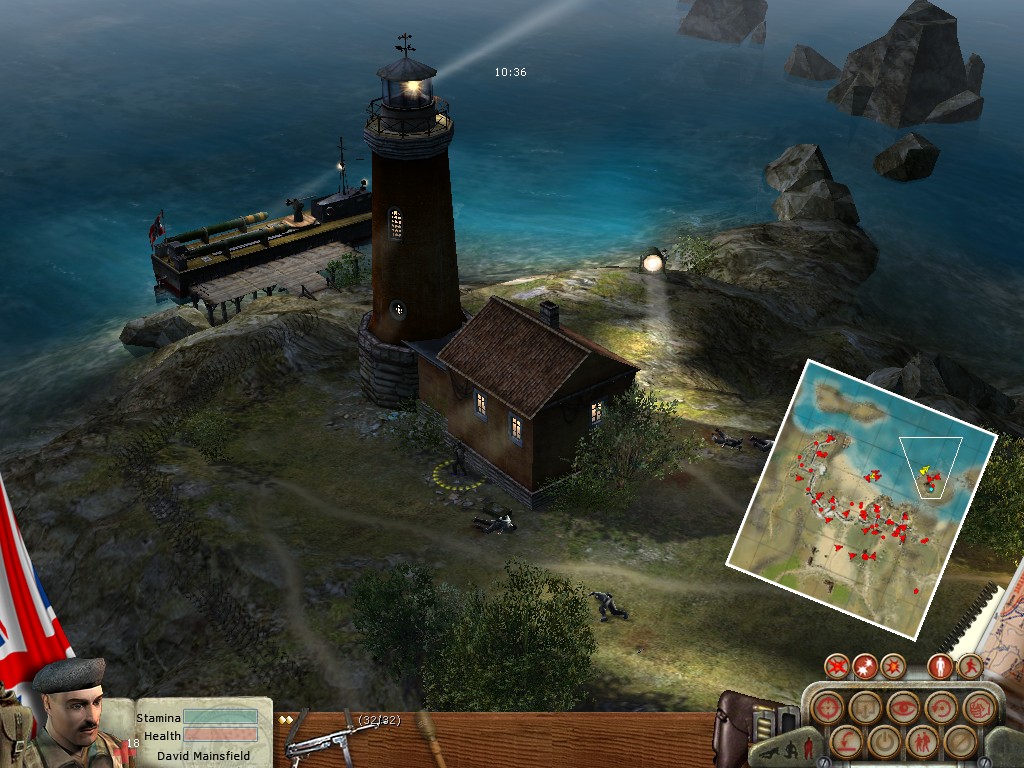Switch to the running soldier movement mode
1024x768 pixels.
coord(969,665)
